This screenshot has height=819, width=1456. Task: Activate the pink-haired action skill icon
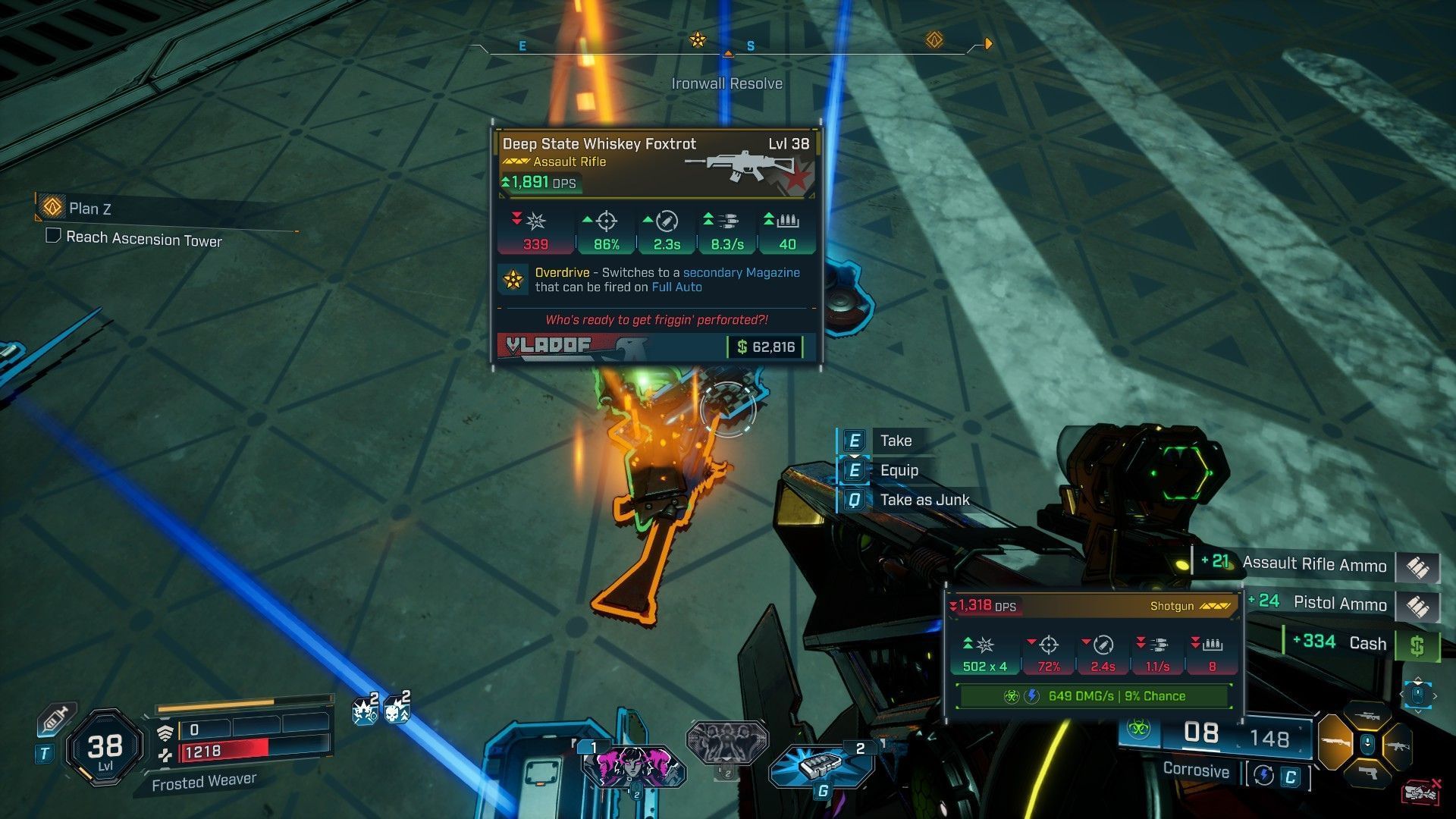point(632,766)
